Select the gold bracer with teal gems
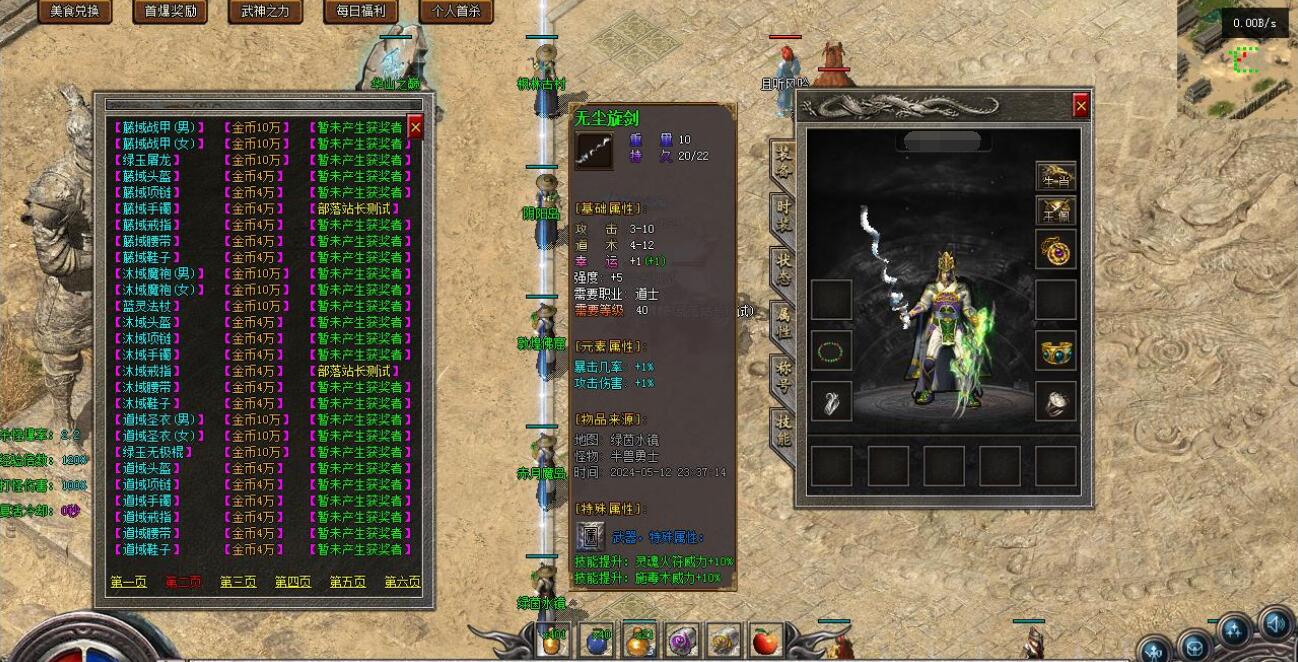 tap(1055, 350)
